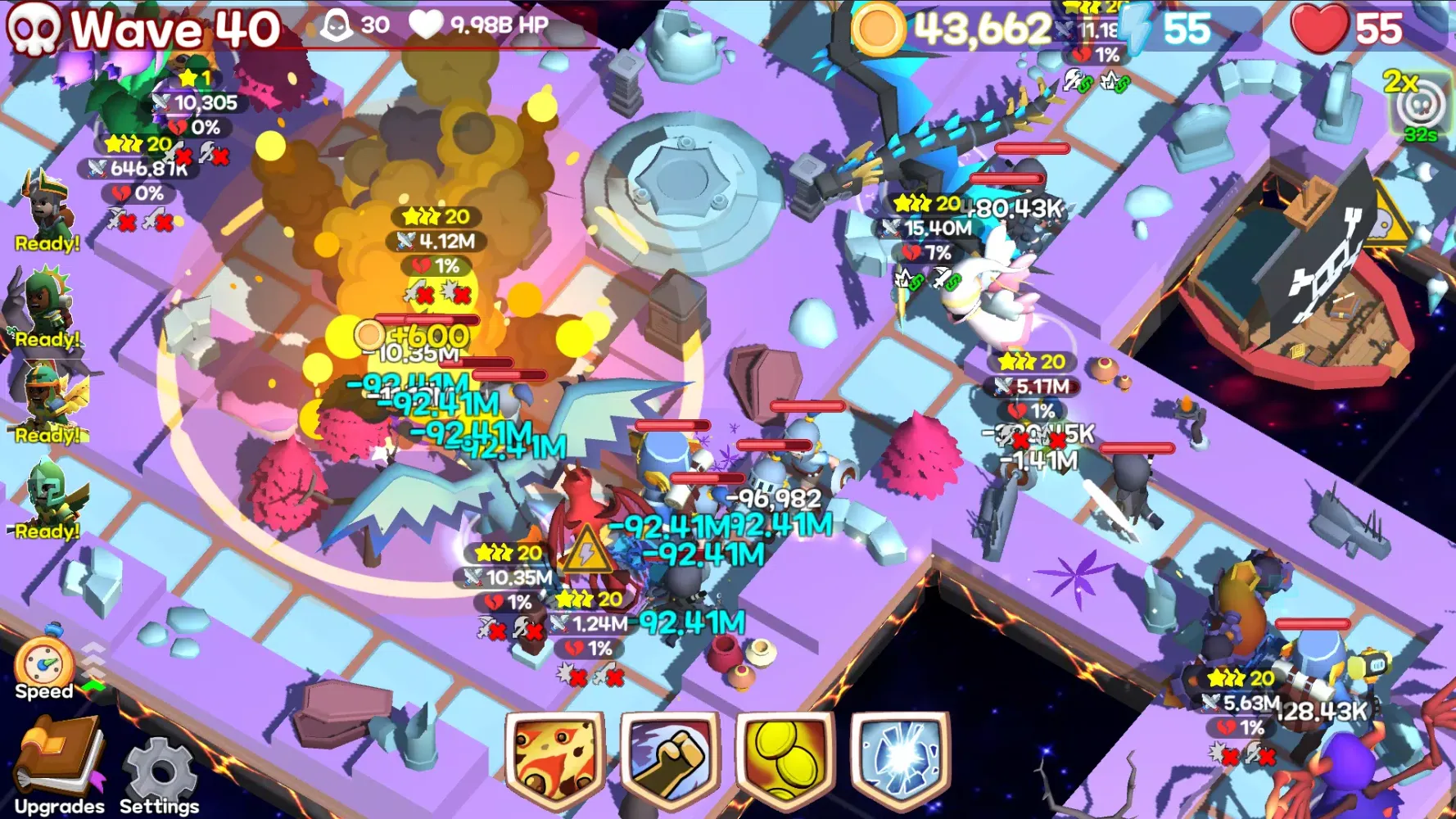Click the lightning energy counter showing 55
Screen dimensions: 1456x819
[x=1163, y=27]
